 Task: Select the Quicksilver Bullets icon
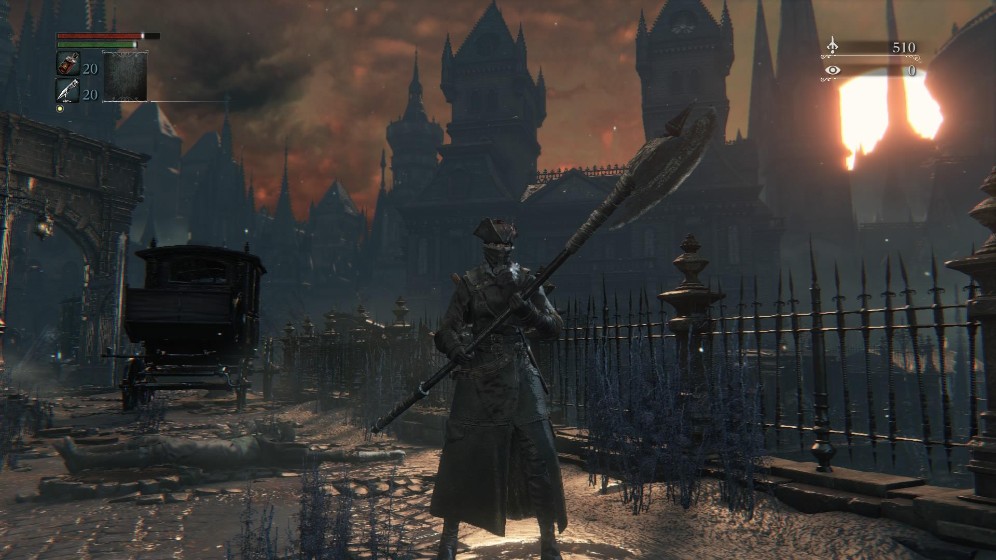[x=67, y=91]
